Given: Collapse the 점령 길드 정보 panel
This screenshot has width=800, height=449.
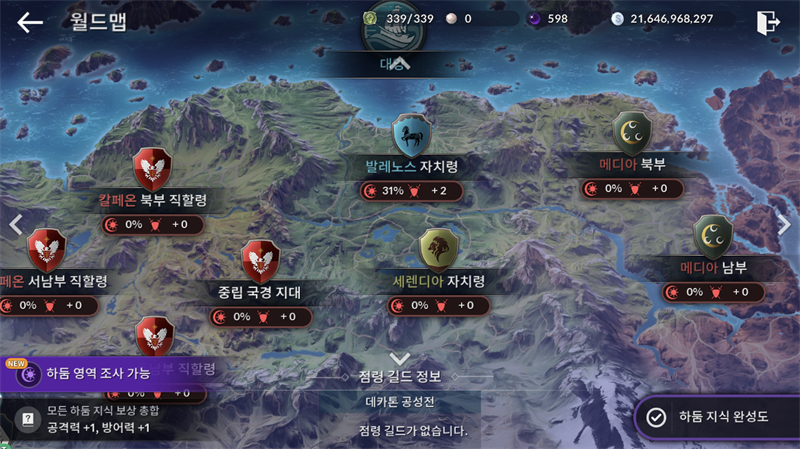Looking at the screenshot, I should point(400,359).
